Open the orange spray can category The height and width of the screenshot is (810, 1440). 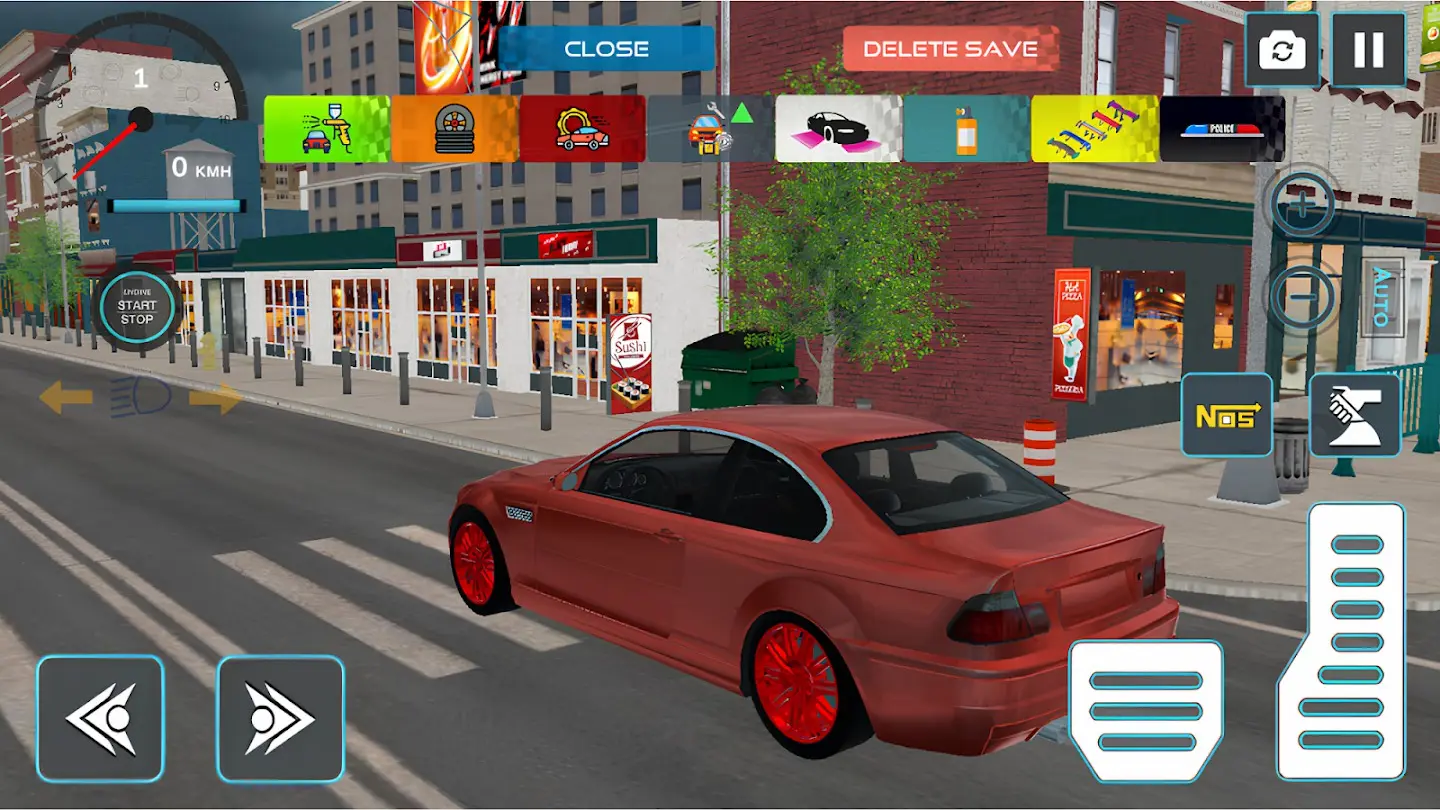(966, 129)
